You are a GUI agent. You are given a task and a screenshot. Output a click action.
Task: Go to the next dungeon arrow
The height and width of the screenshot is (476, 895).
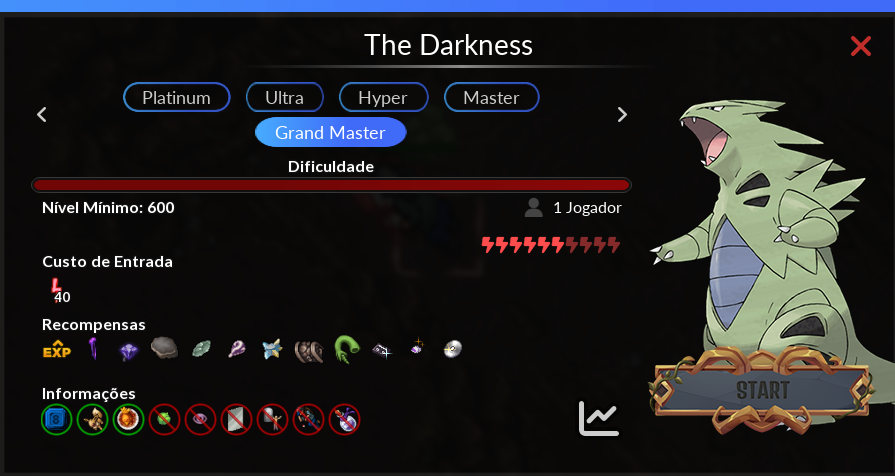click(x=622, y=114)
